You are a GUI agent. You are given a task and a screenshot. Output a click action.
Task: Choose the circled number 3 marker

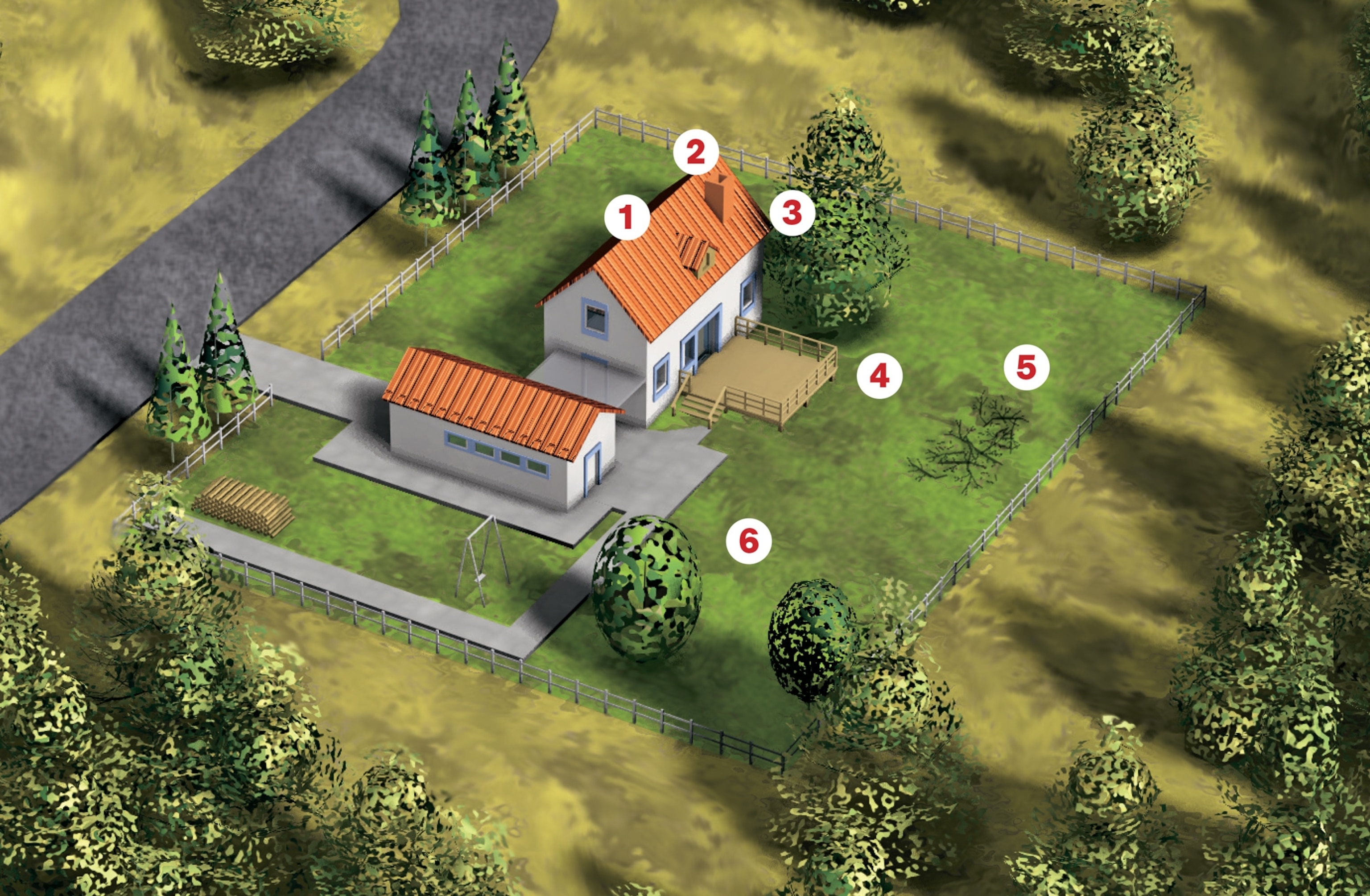point(792,213)
